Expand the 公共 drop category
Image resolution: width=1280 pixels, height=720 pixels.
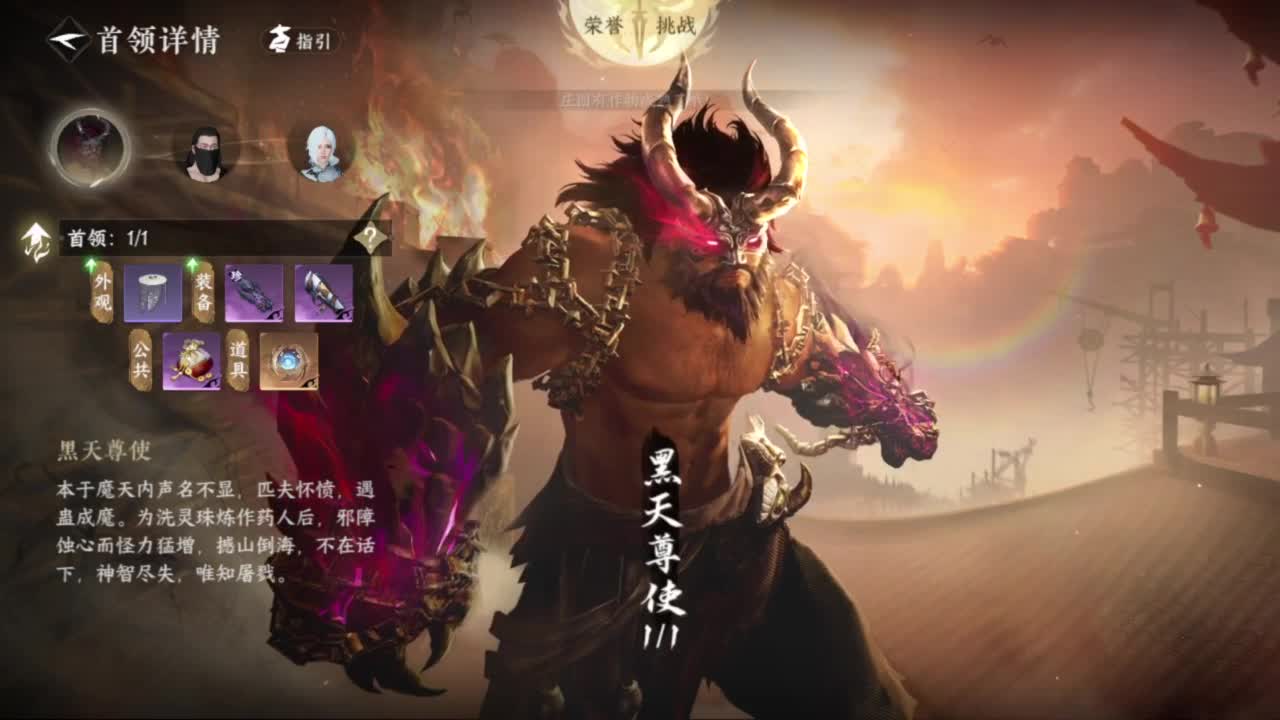139,360
